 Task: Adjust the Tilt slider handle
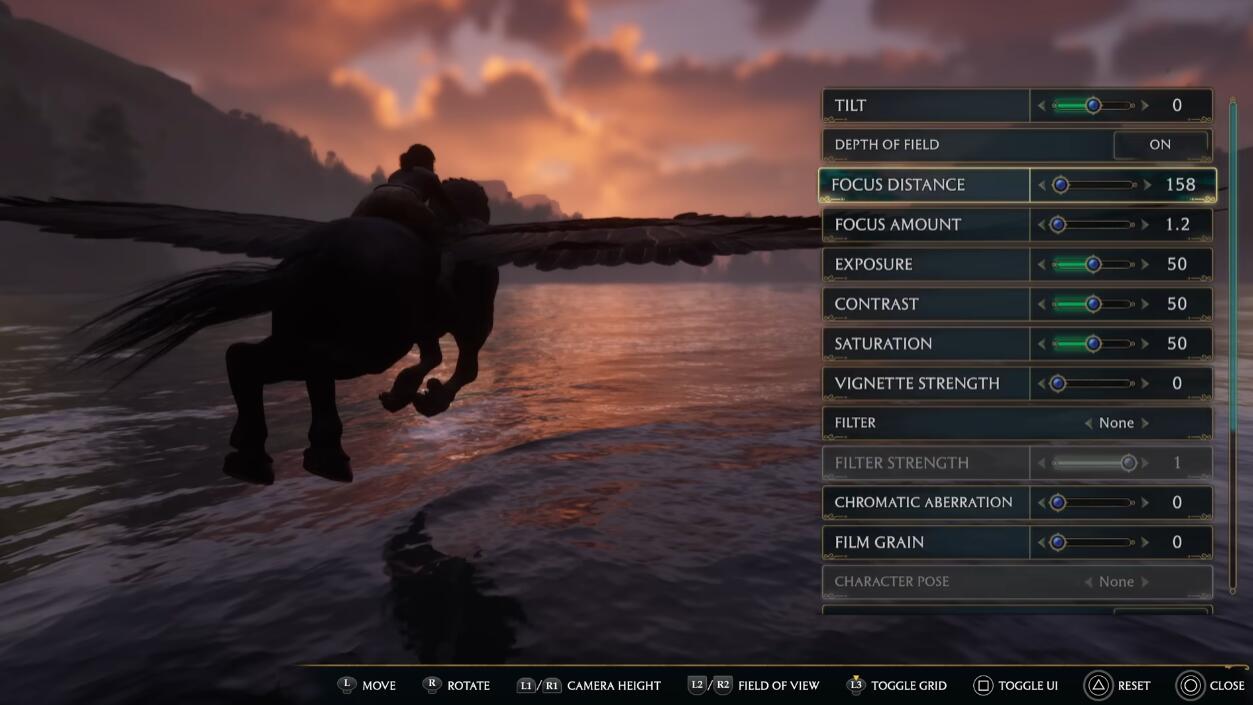tap(1093, 105)
